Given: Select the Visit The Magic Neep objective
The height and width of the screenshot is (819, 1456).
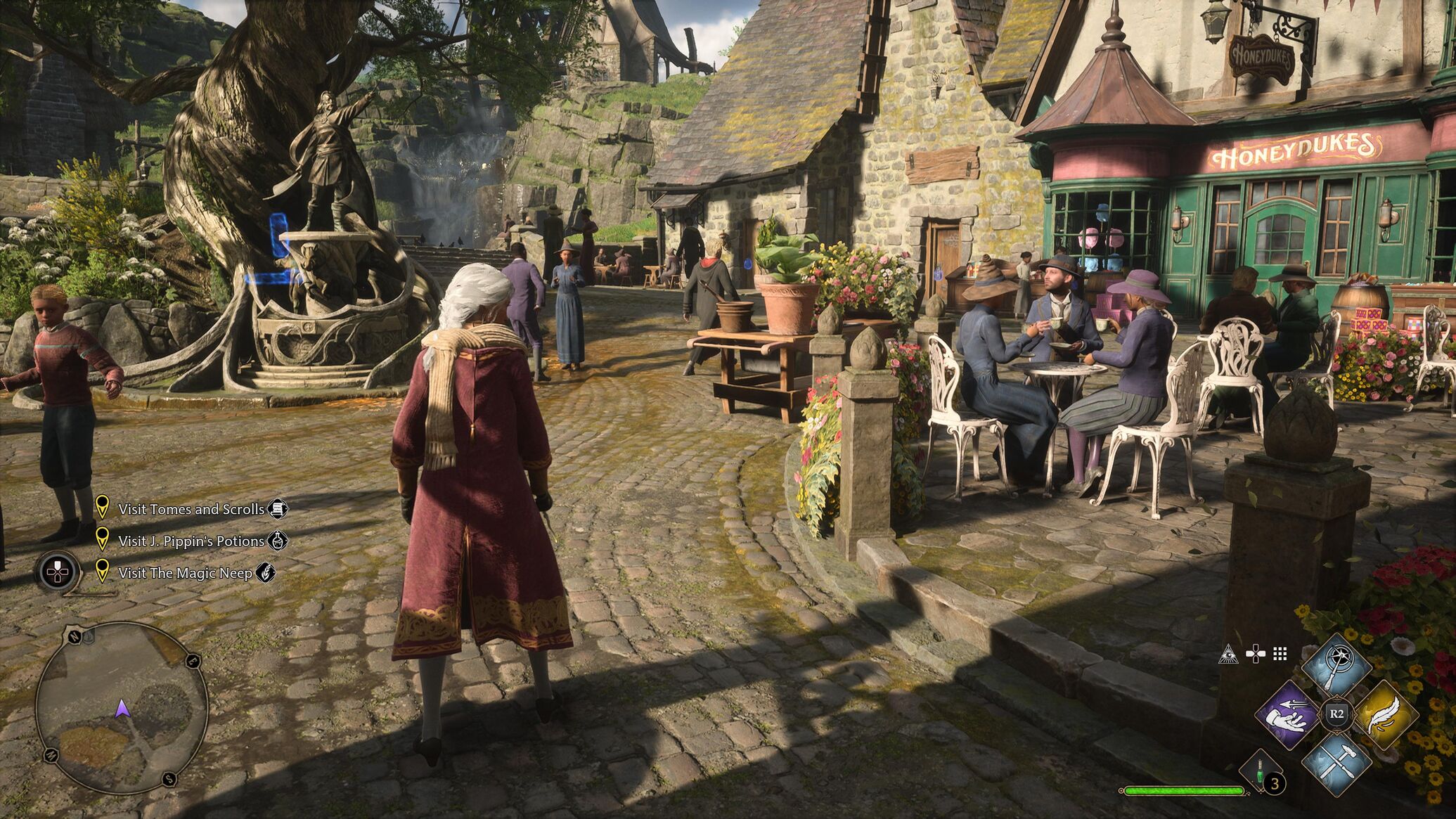Looking at the screenshot, I should [185, 573].
